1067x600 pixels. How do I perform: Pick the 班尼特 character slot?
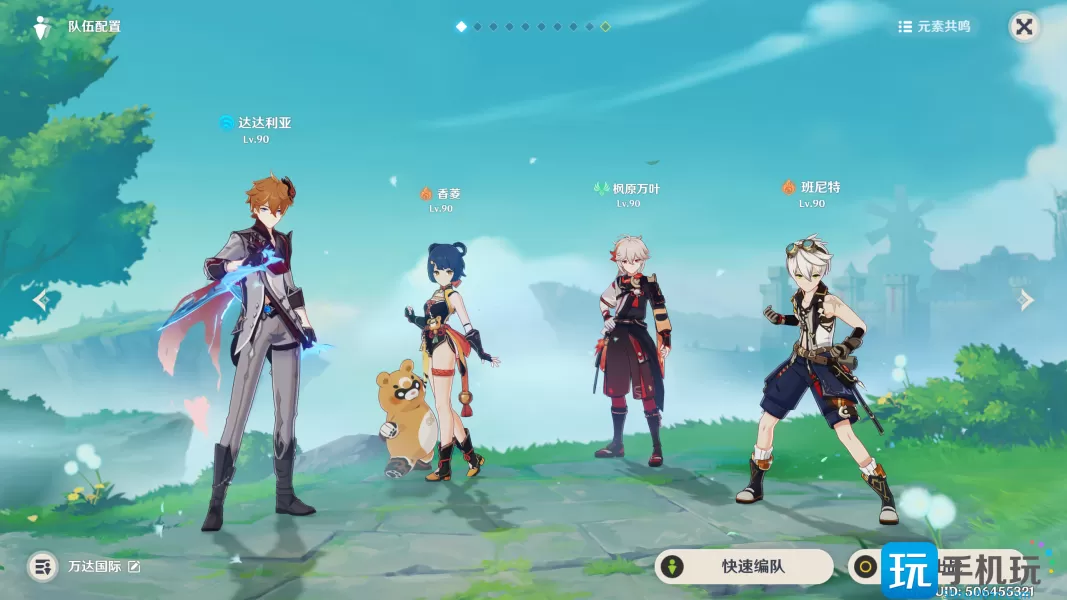coord(815,370)
